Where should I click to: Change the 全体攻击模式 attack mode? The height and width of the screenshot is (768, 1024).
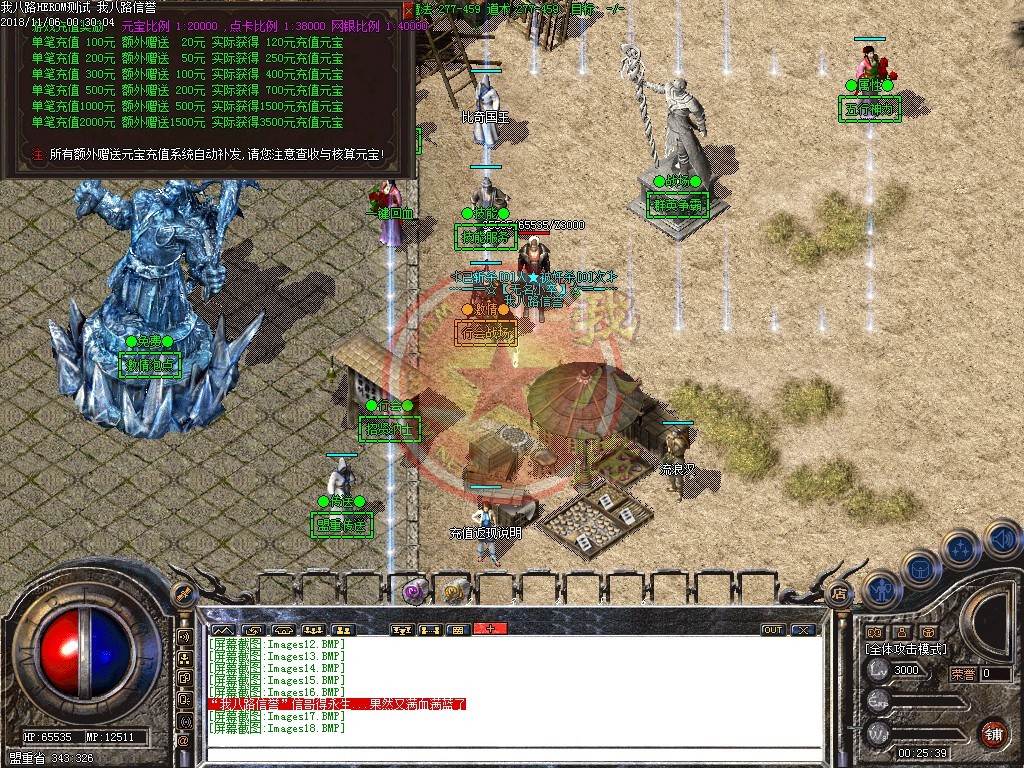point(906,649)
